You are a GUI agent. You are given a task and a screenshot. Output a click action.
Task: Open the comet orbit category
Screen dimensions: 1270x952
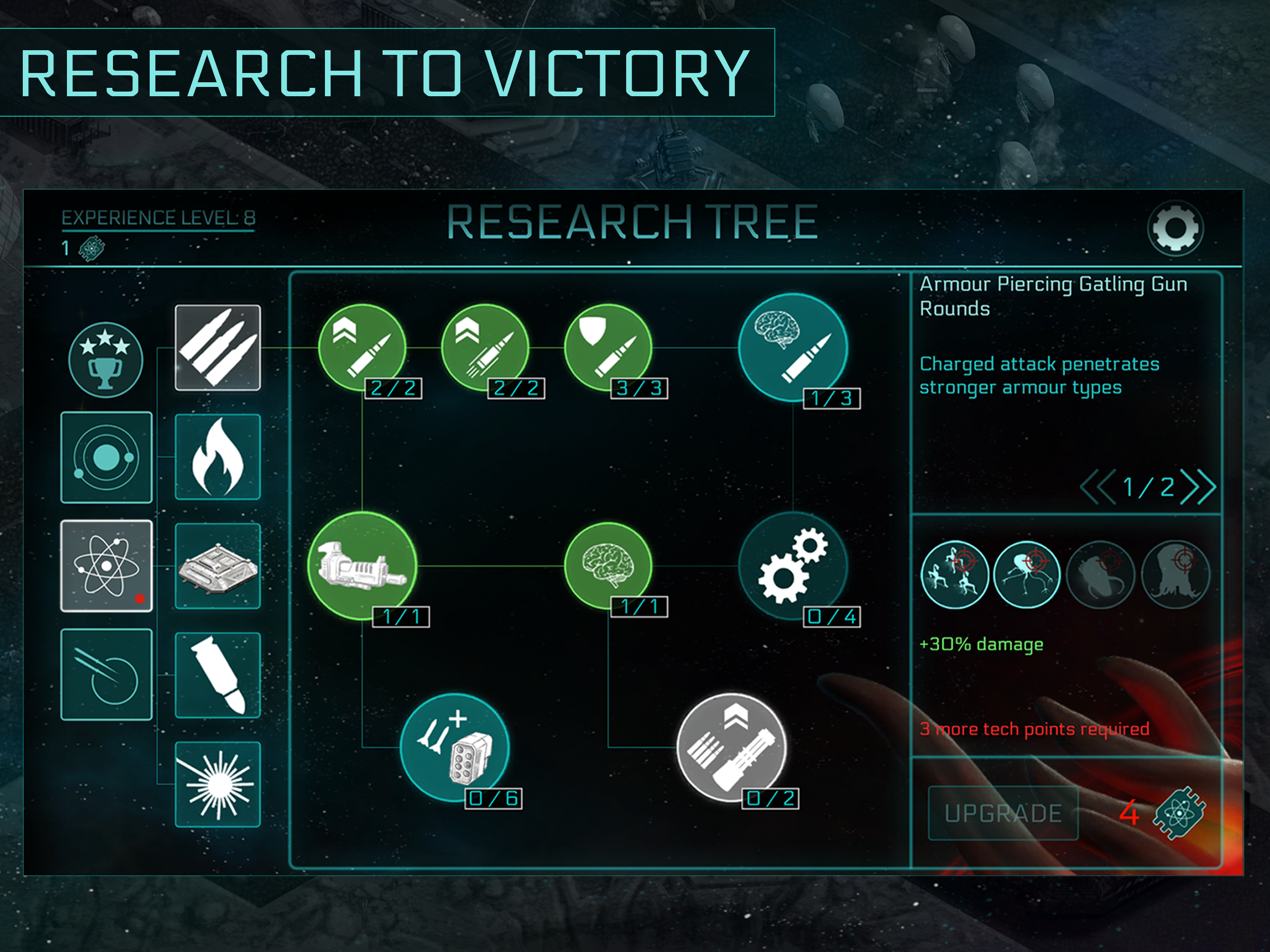(x=106, y=674)
